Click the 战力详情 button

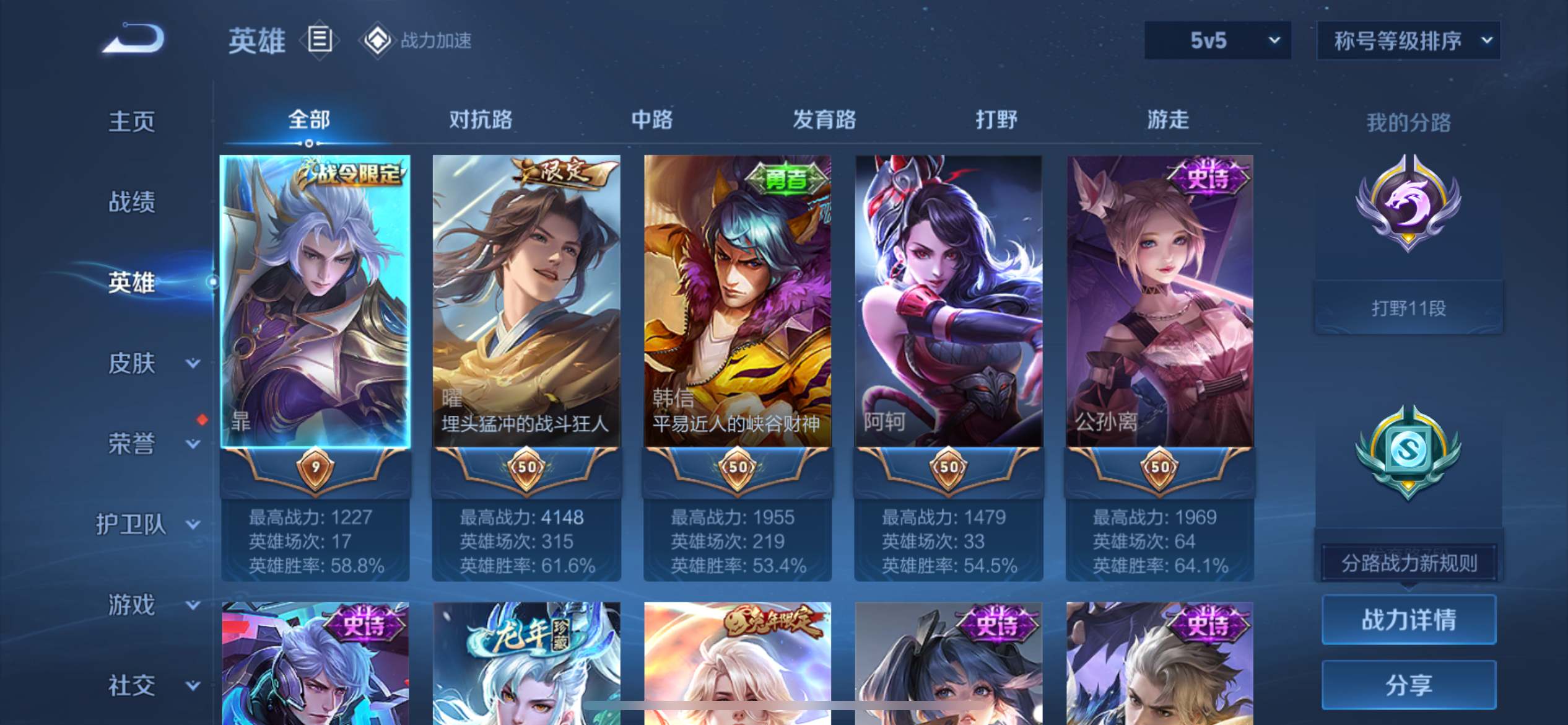pos(1408,620)
